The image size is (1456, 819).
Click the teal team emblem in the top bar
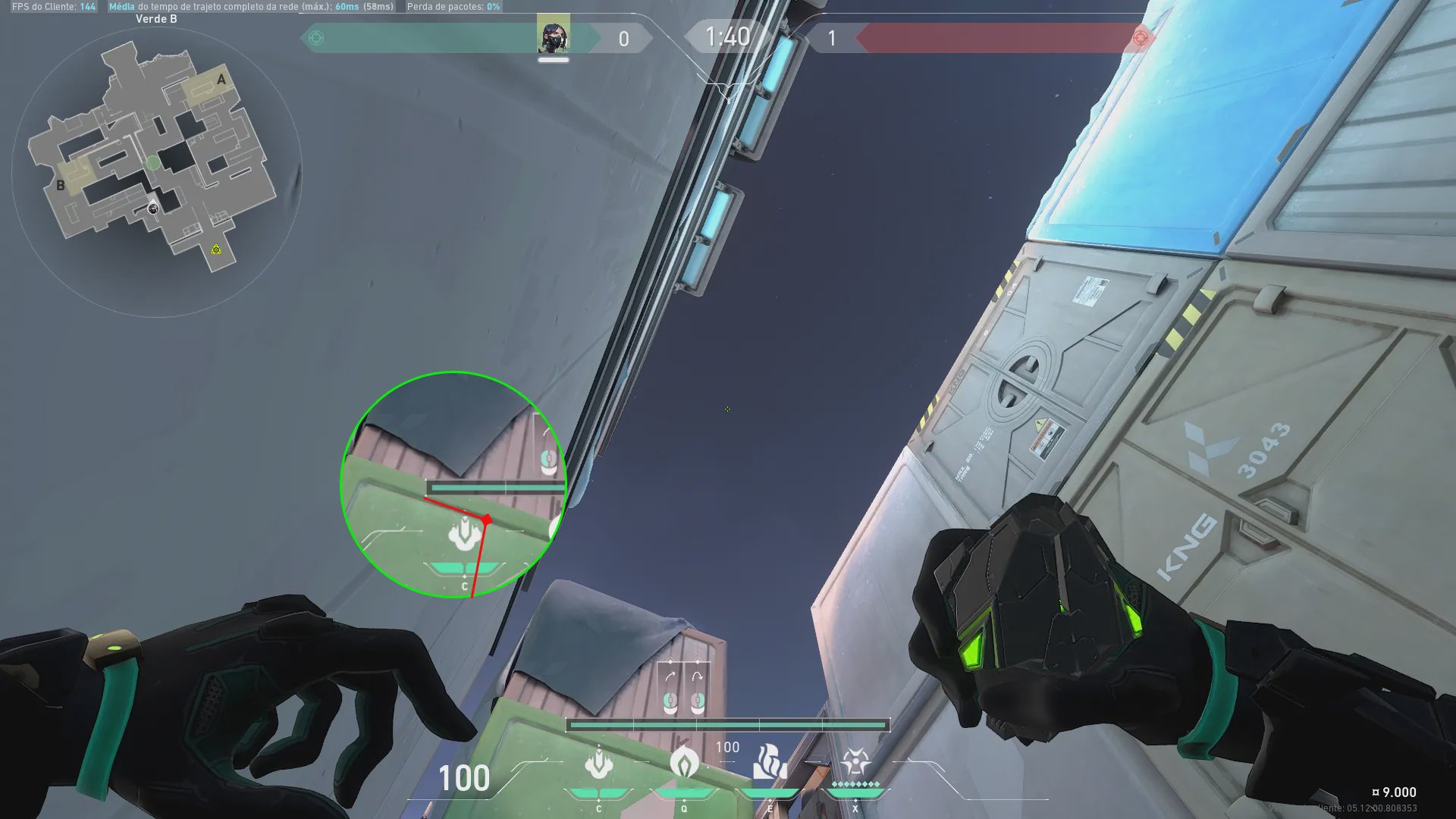[x=317, y=38]
